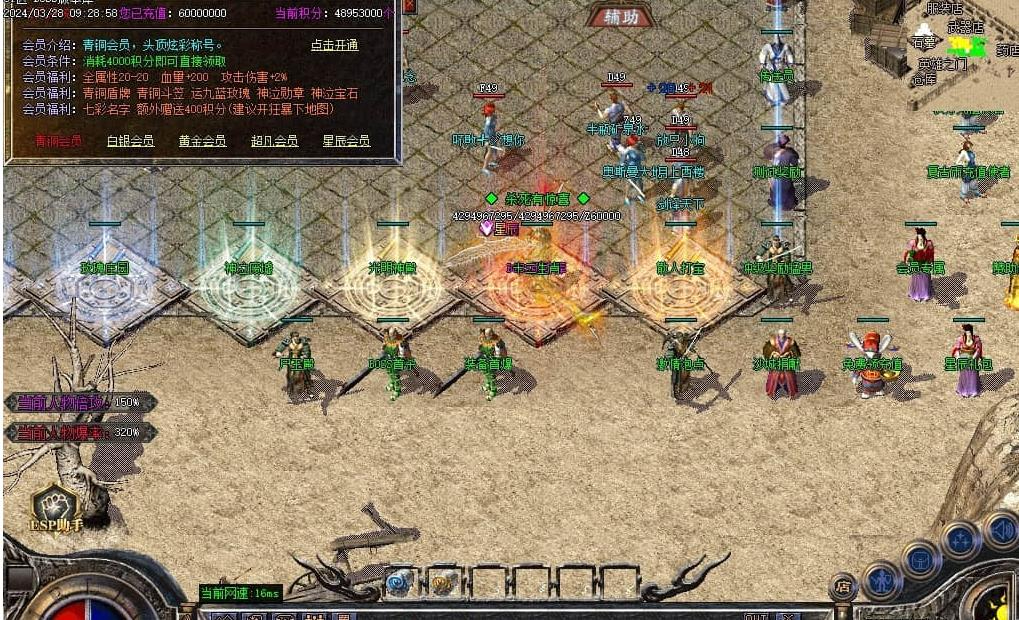Image resolution: width=1019 pixels, height=620 pixels.
Task: Open the 辅助 assist menu
Action: [x=620, y=16]
